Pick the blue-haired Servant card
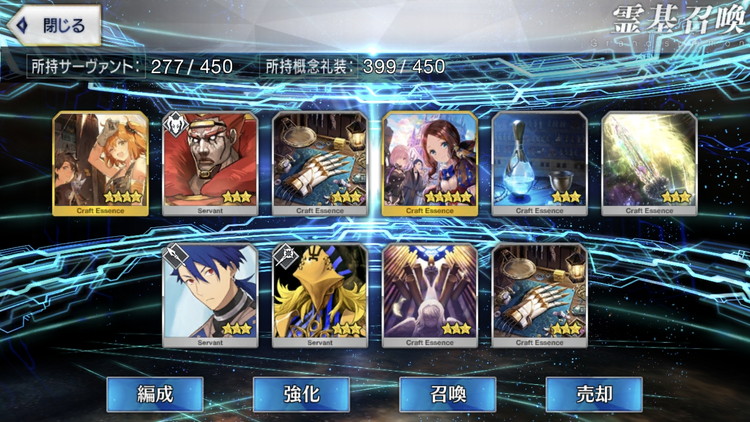This screenshot has width=750, height=422. click(x=210, y=295)
